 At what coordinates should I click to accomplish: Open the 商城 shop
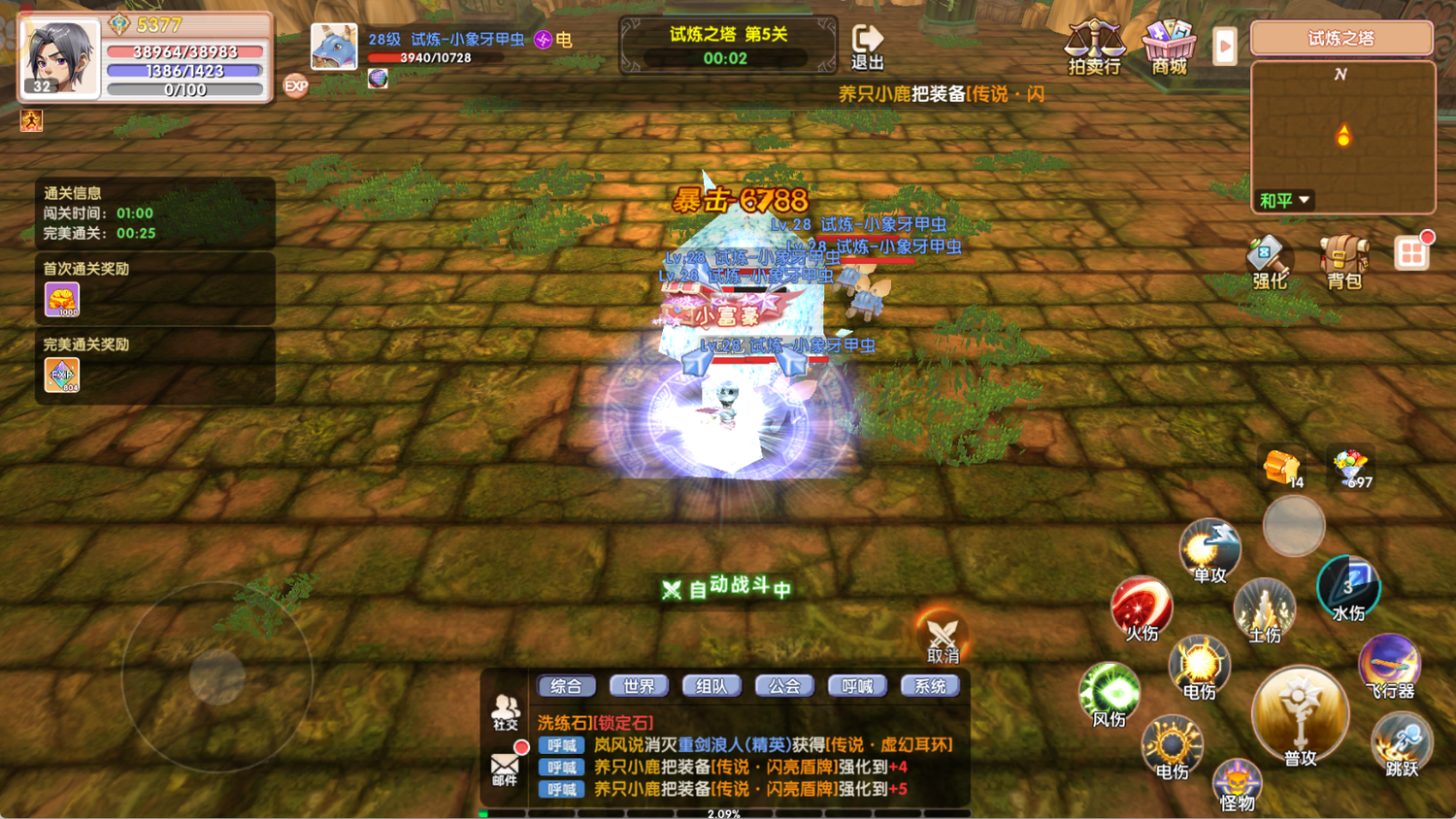coord(1169,46)
